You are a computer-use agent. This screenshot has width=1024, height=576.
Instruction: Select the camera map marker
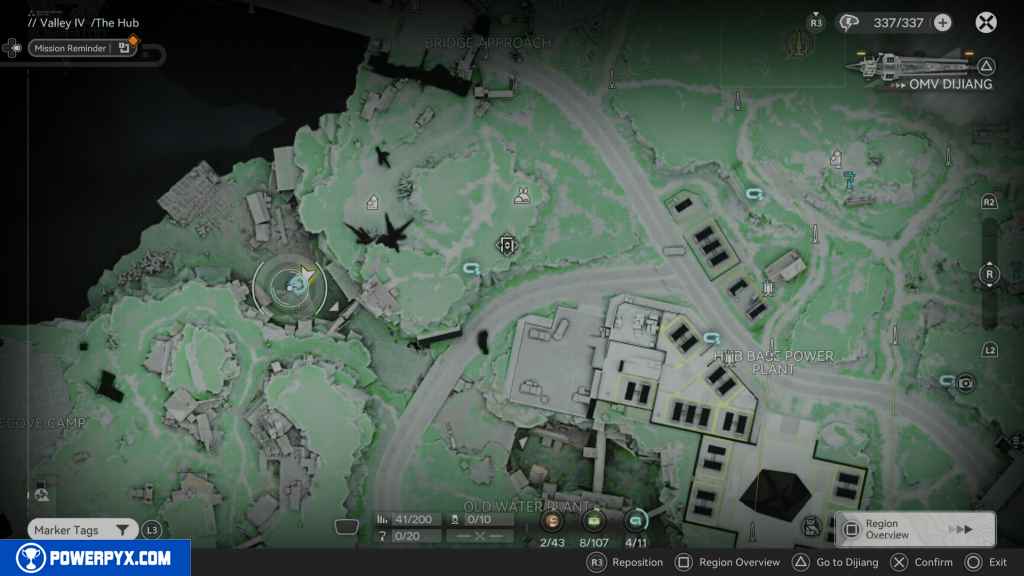pyautogui.click(x=966, y=383)
